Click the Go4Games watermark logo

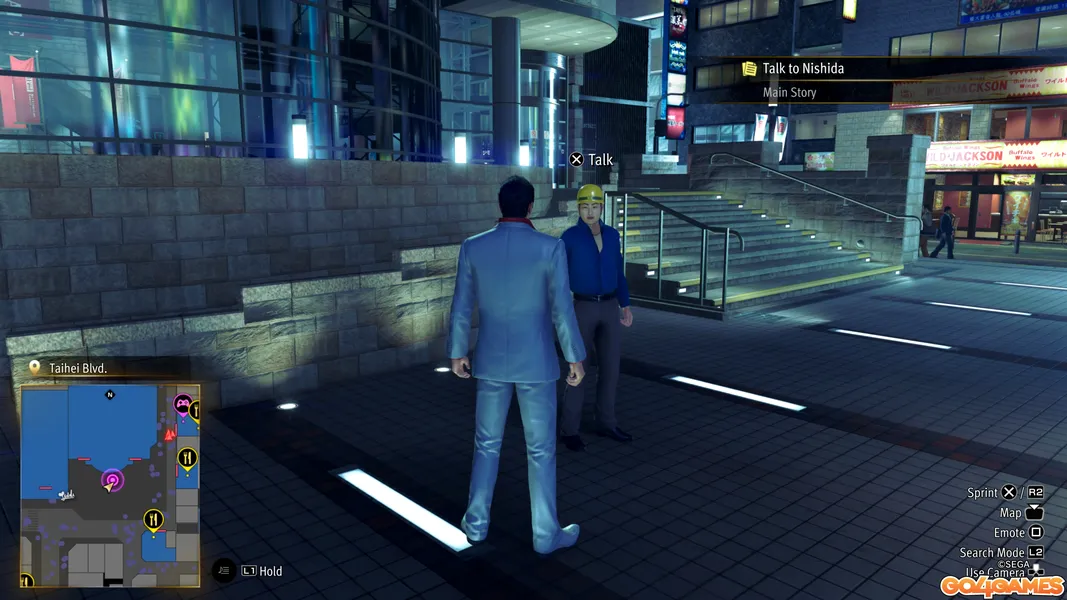click(x=1002, y=586)
